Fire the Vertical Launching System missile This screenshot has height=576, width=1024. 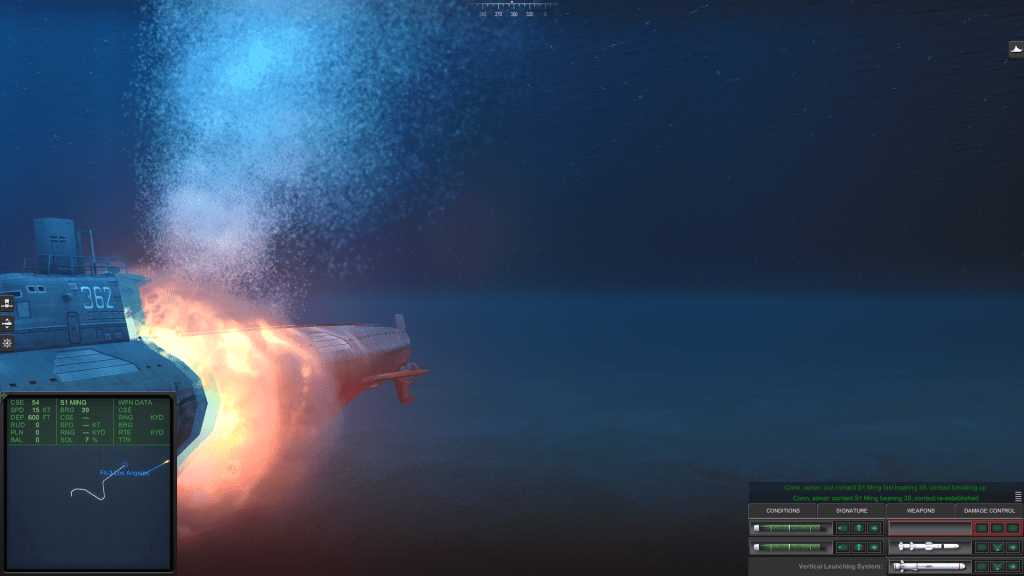1013,567
